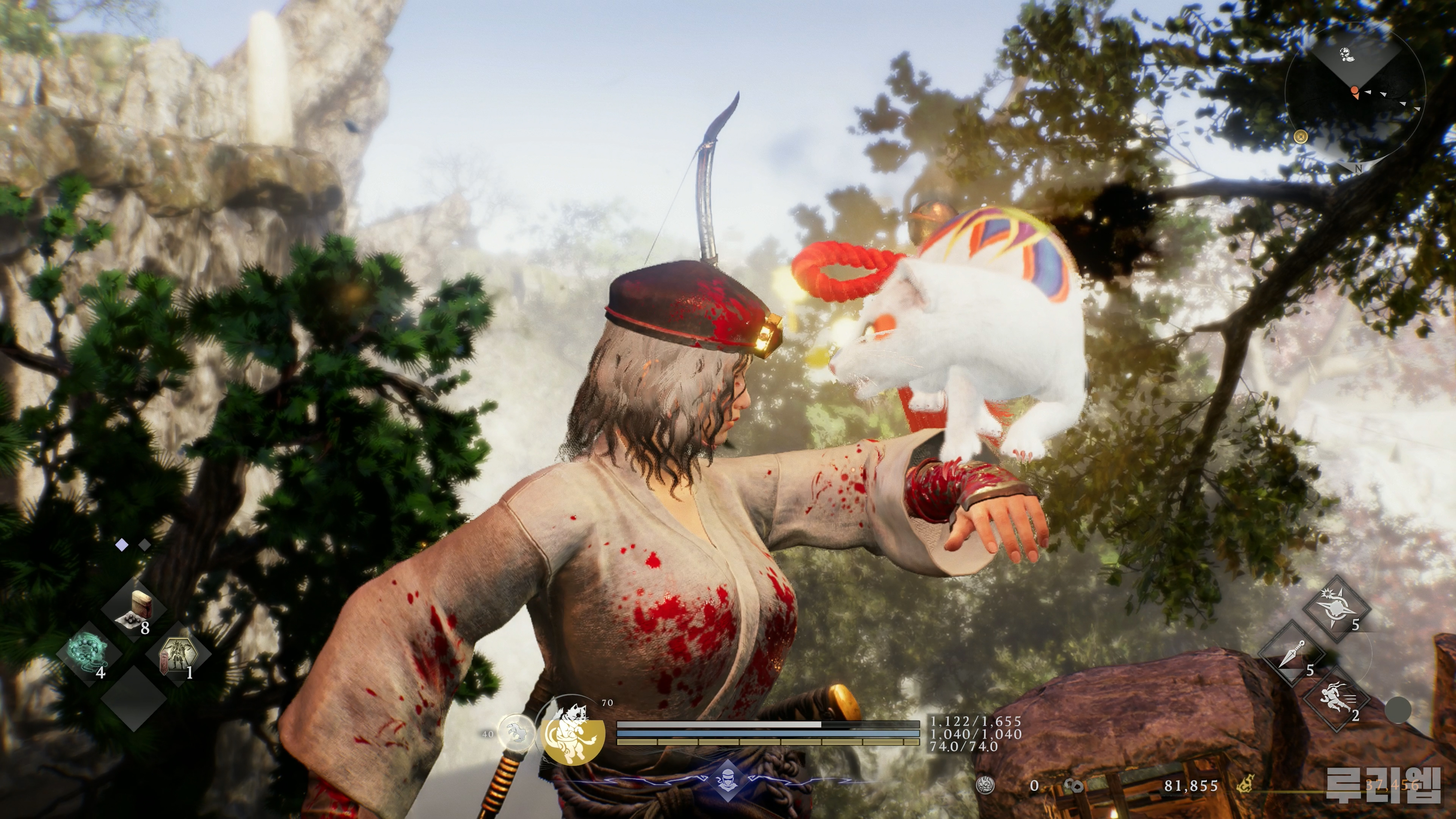This screenshot has height=819, width=1456.
Task: Activate the bomb shuriken ninja tool
Action: pyautogui.click(x=1337, y=609)
